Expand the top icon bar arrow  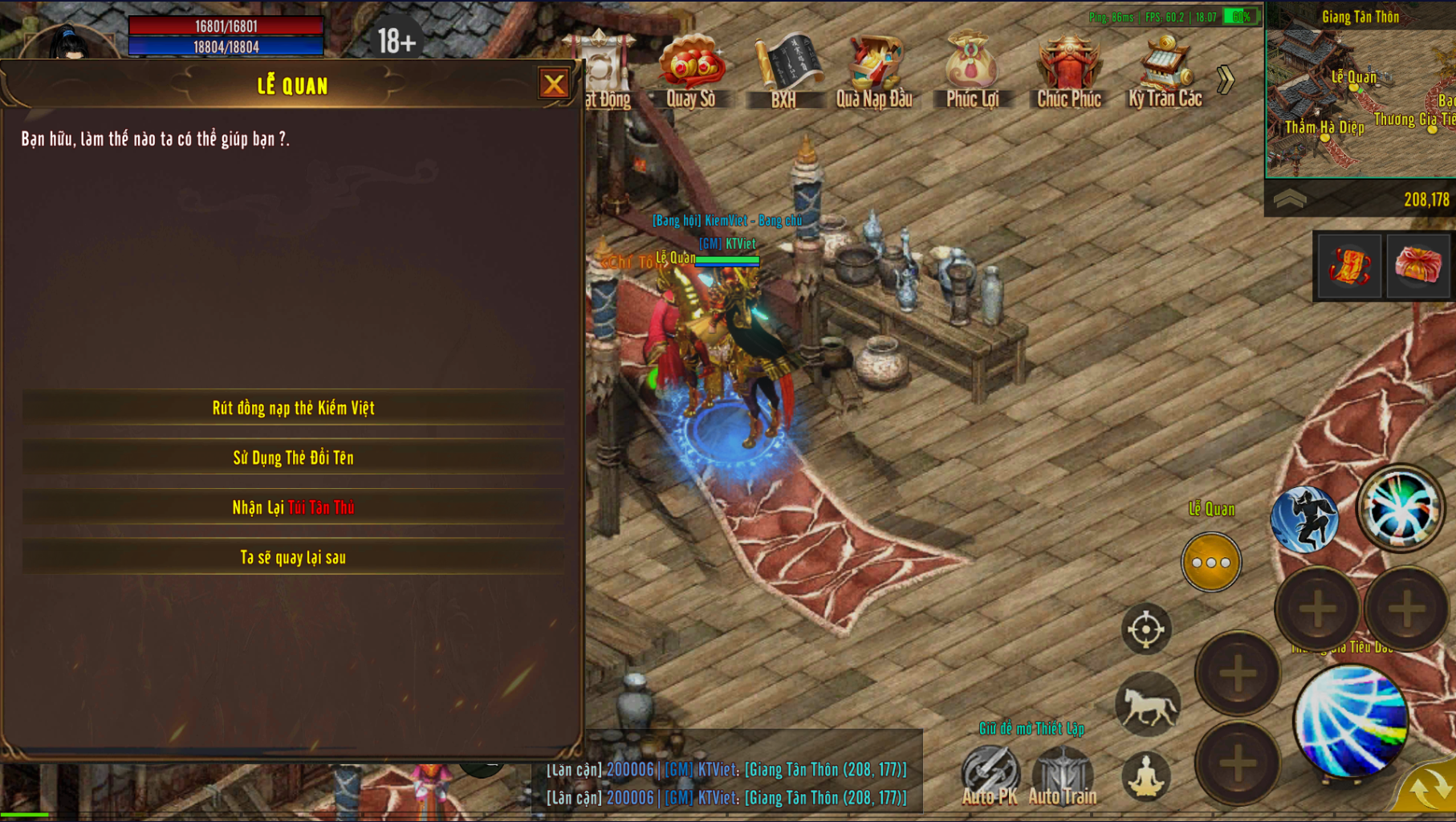coord(1225,79)
